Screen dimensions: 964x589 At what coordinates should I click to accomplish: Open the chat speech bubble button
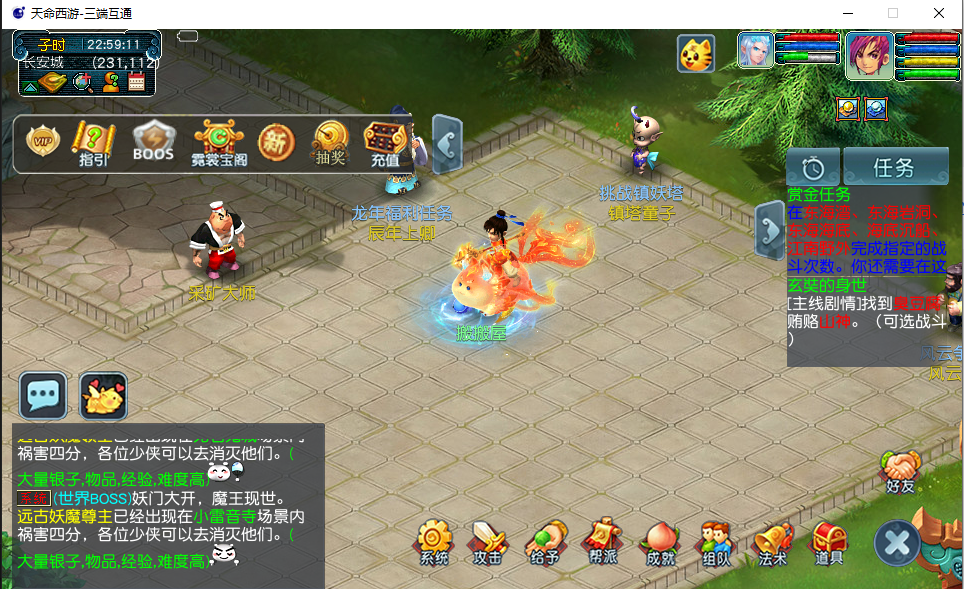(43, 396)
